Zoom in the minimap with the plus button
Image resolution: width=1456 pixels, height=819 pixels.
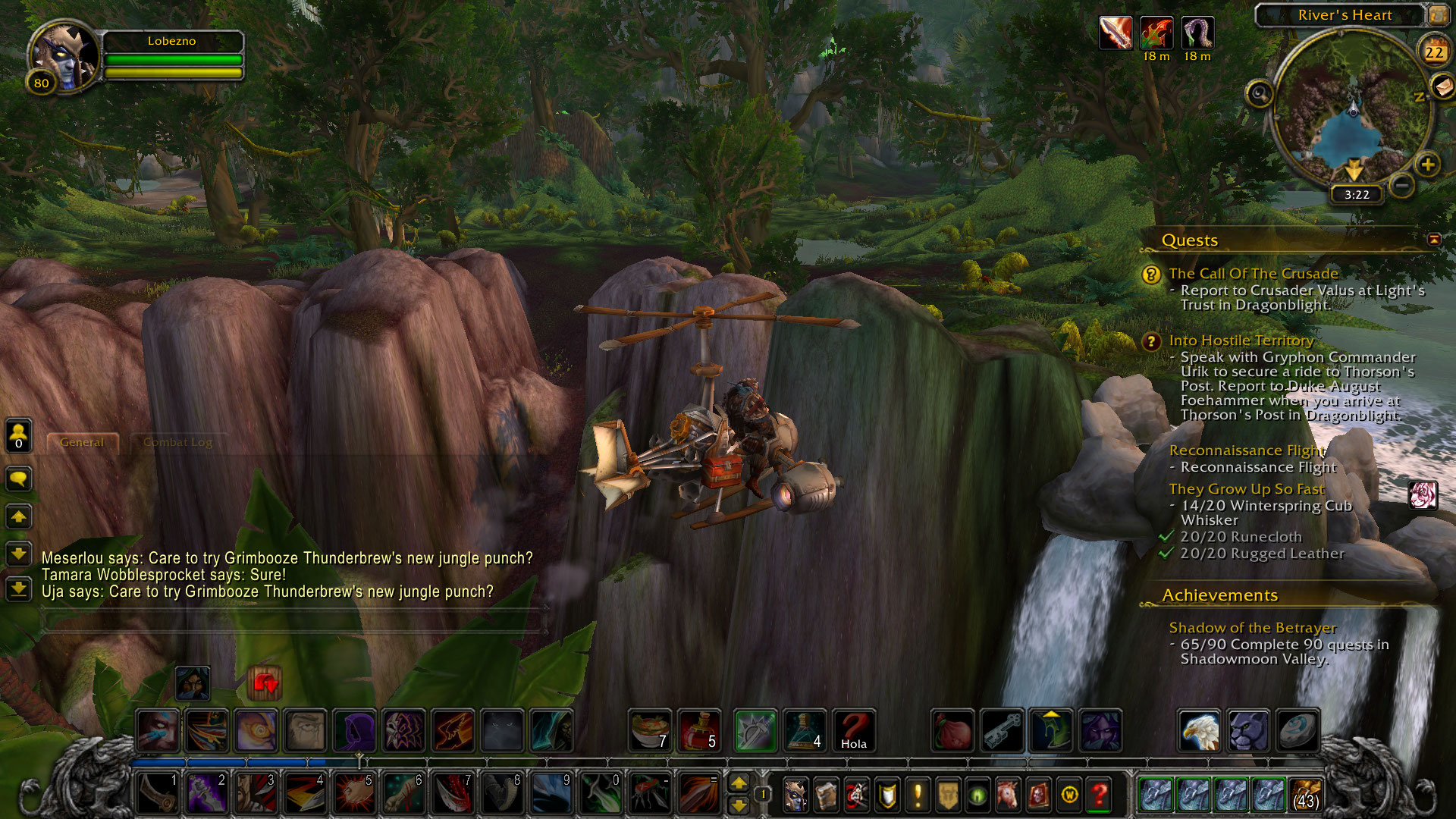(1427, 165)
